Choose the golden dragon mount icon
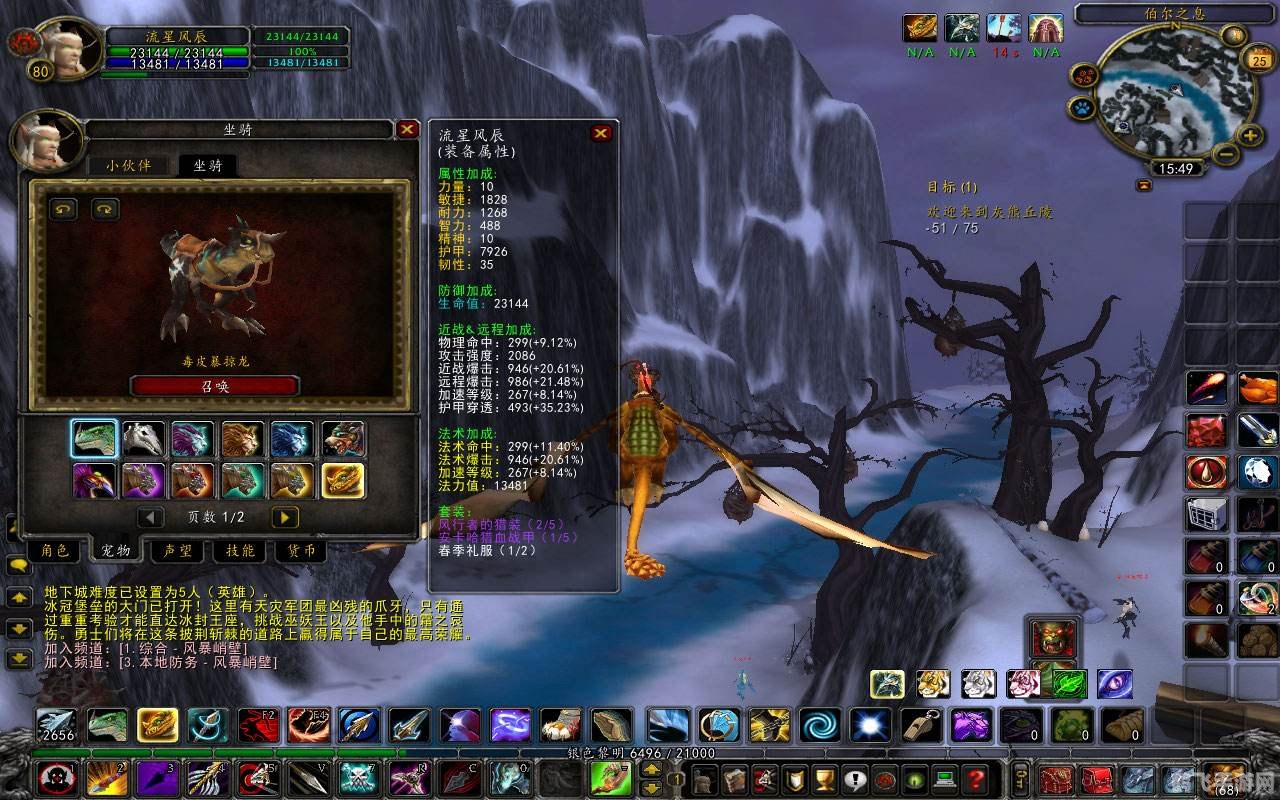This screenshot has height=800, width=1280. click(343, 481)
